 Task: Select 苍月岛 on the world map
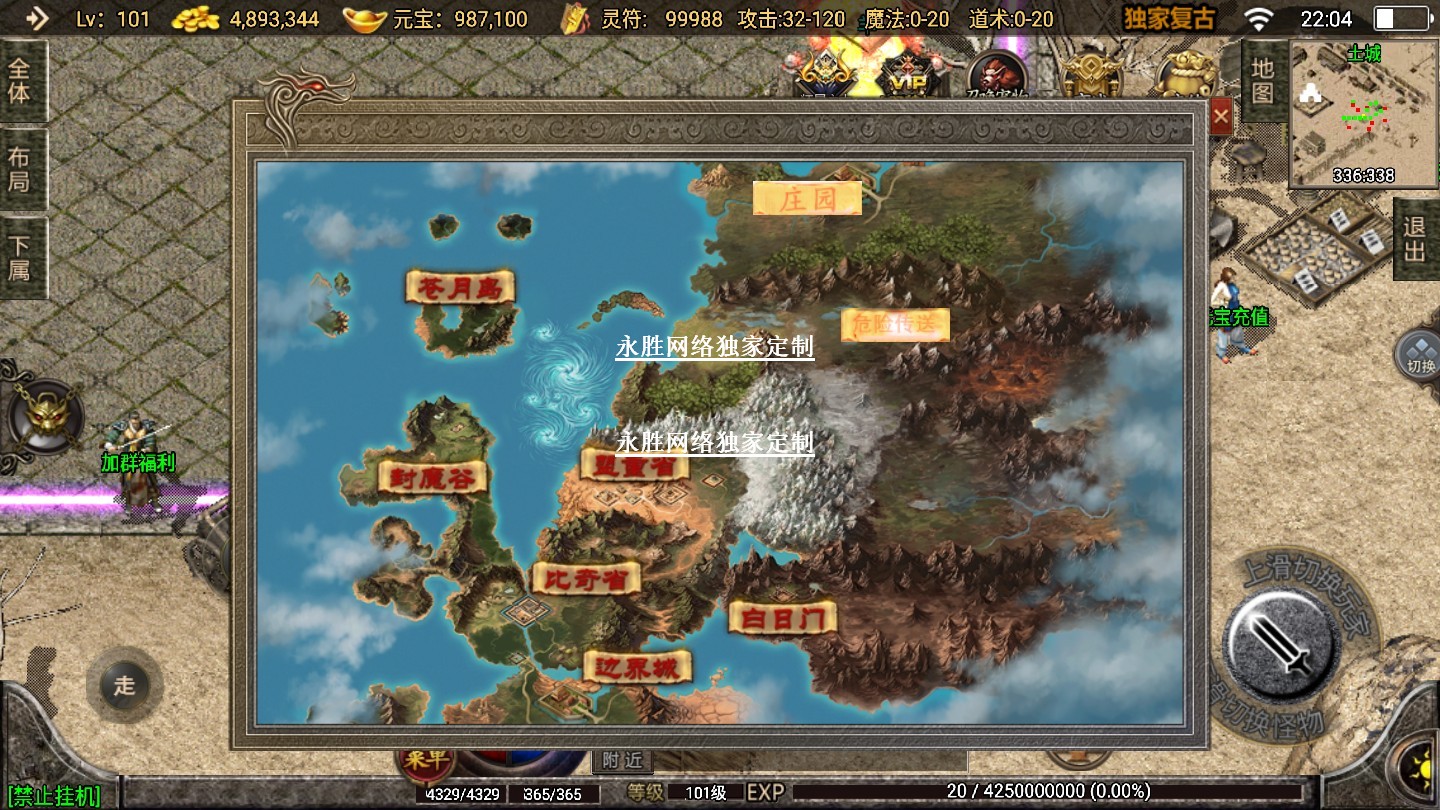pyautogui.click(x=460, y=287)
